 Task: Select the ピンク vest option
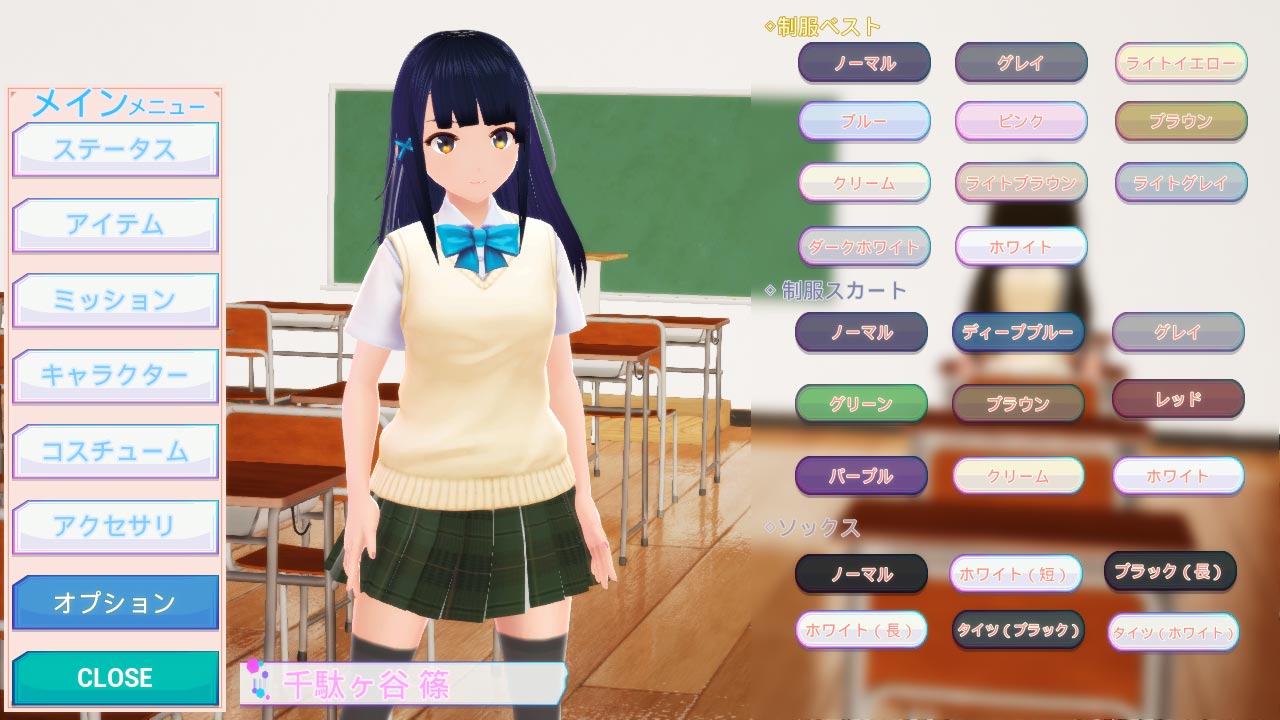click(x=1021, y=121)
